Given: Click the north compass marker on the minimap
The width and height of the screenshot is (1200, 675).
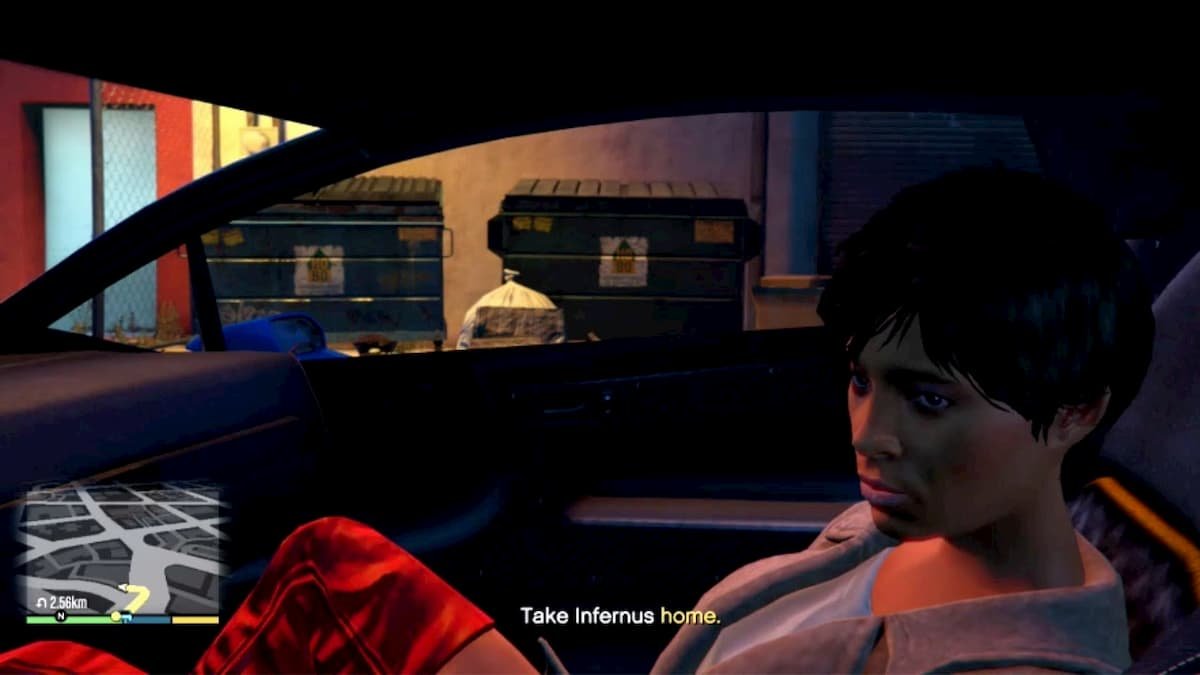Looking at the screenshot, I should 59,617.
